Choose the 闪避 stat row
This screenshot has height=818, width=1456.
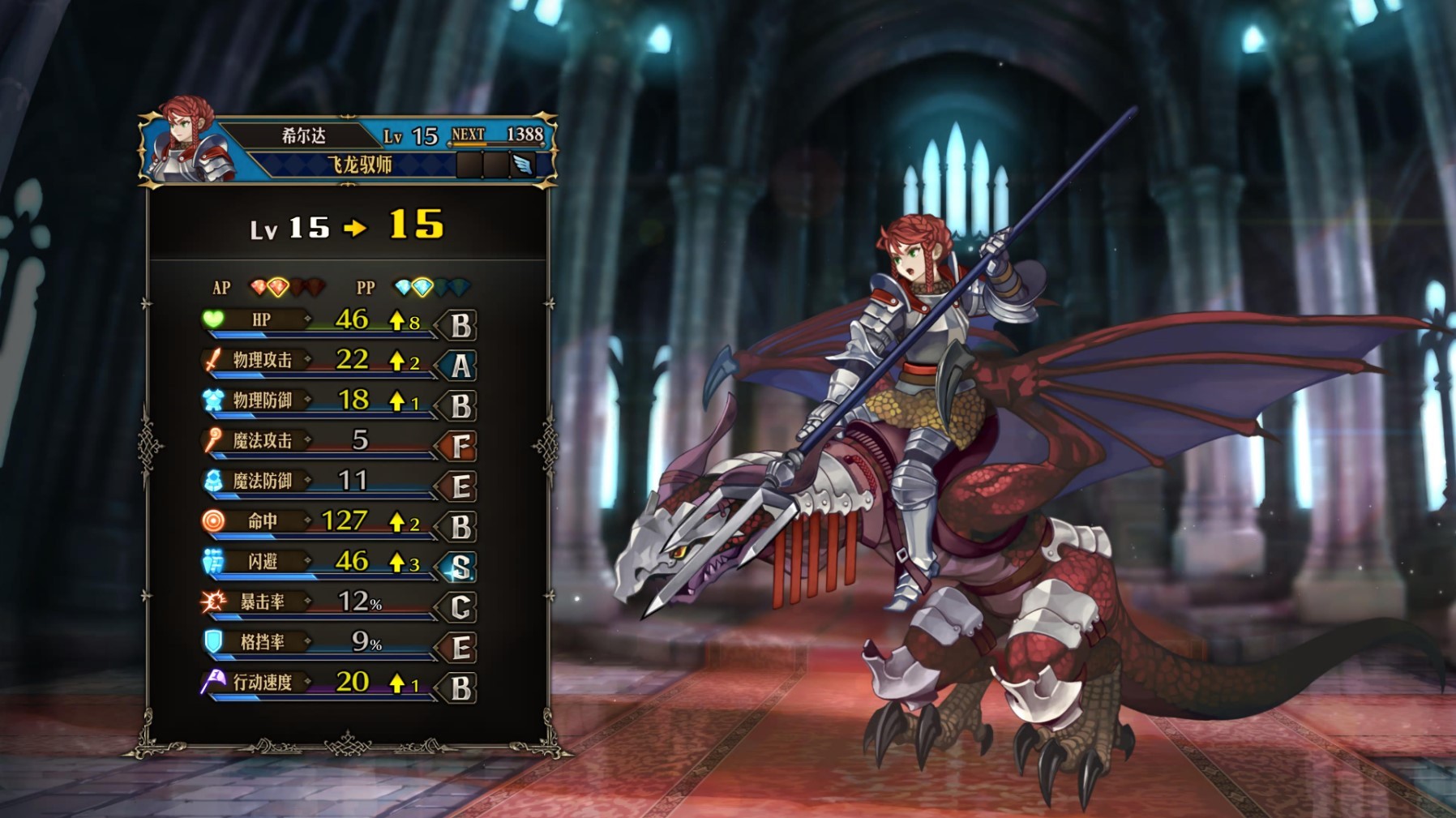337,562
